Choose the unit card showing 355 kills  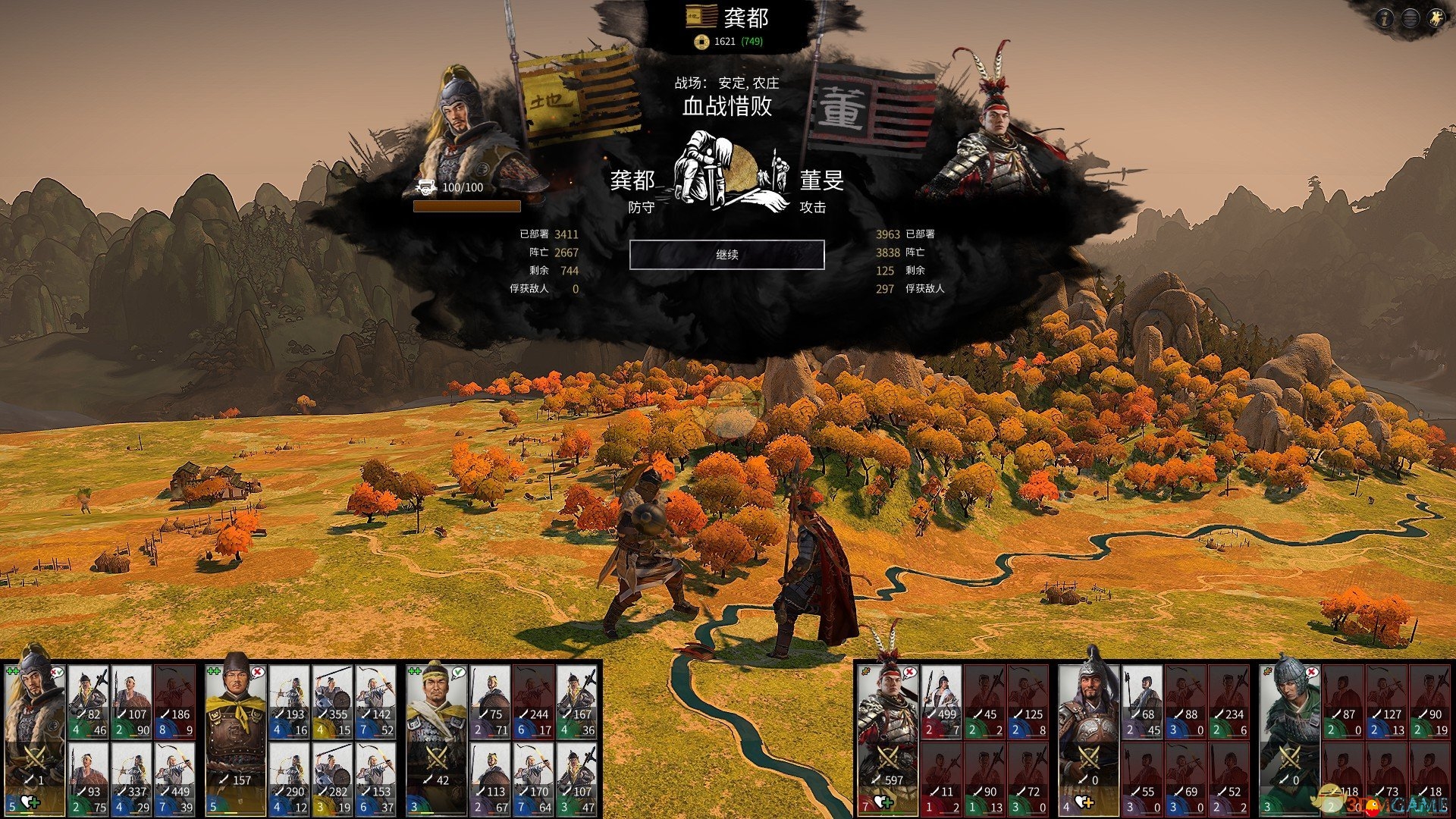[x=332, y=701]
